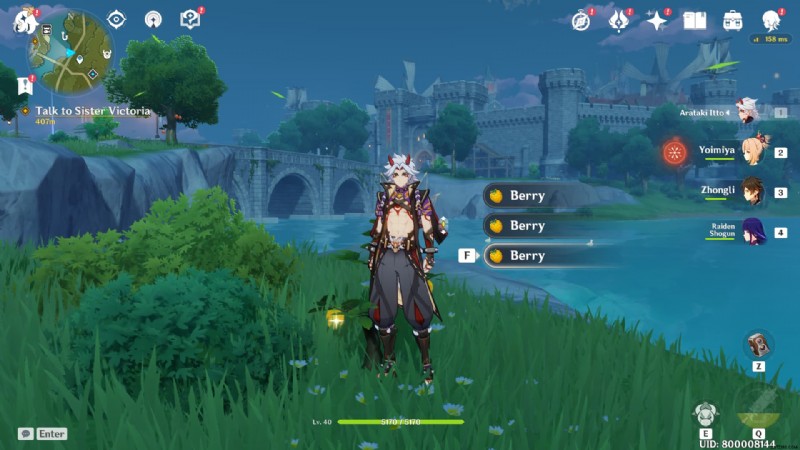Open the quest book icon beside the minimap
This screenshot has width=800, height=450.
[x=190, y=19]
